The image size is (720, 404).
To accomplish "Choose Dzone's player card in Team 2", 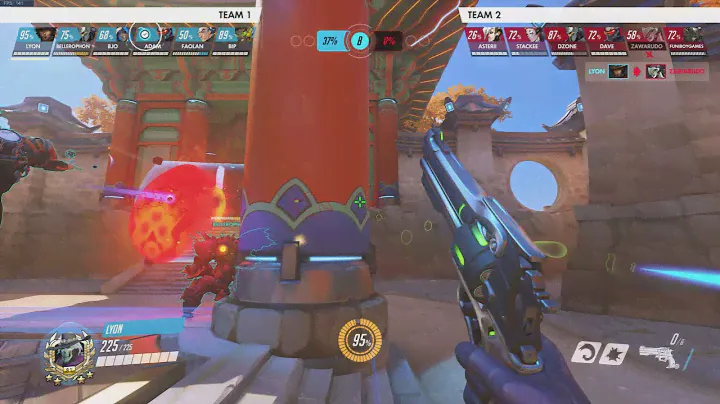I will pyautogui.click(x=567, y=38).
